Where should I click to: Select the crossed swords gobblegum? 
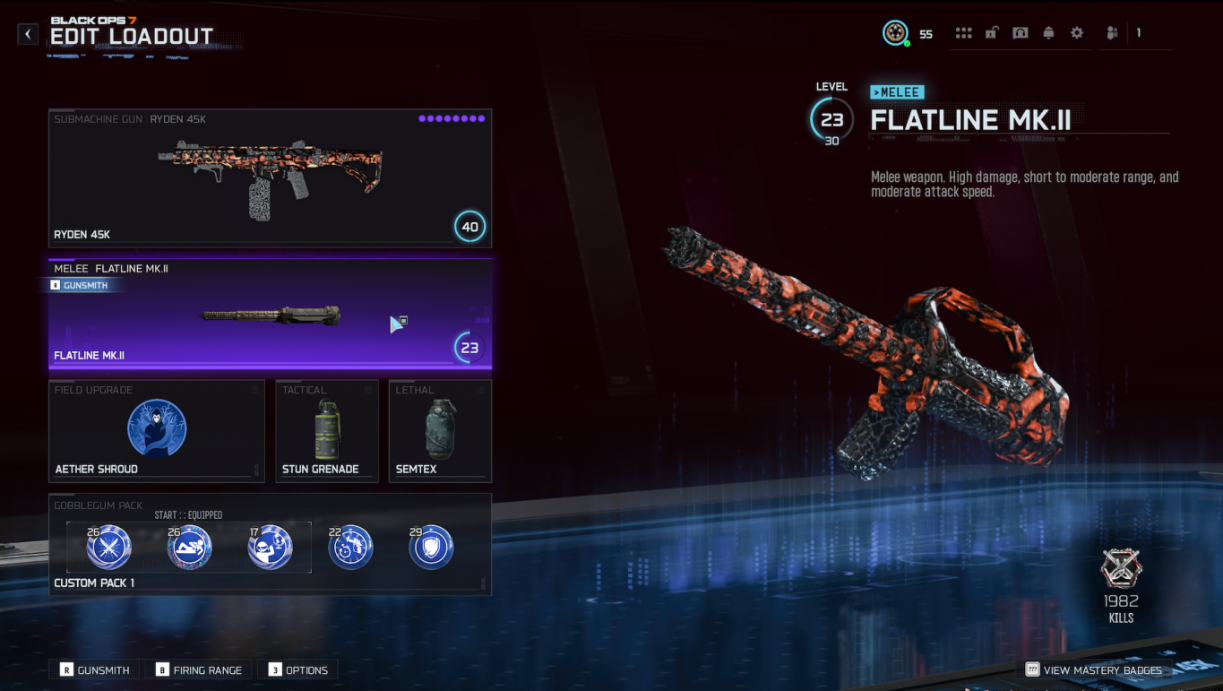point(108,548)
